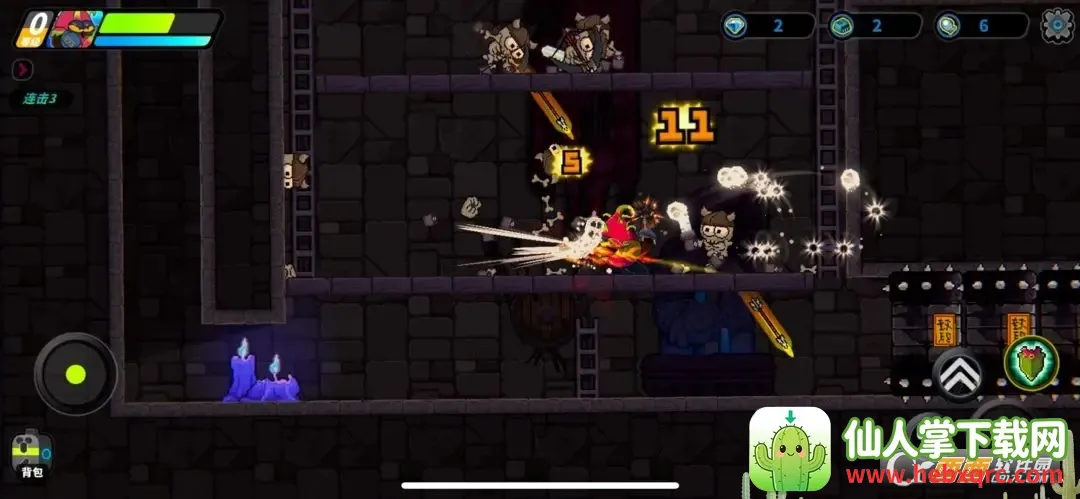1080x499 pixels.
Task: Tap the virtual joystick knob
Action: (x=75, y=374)
